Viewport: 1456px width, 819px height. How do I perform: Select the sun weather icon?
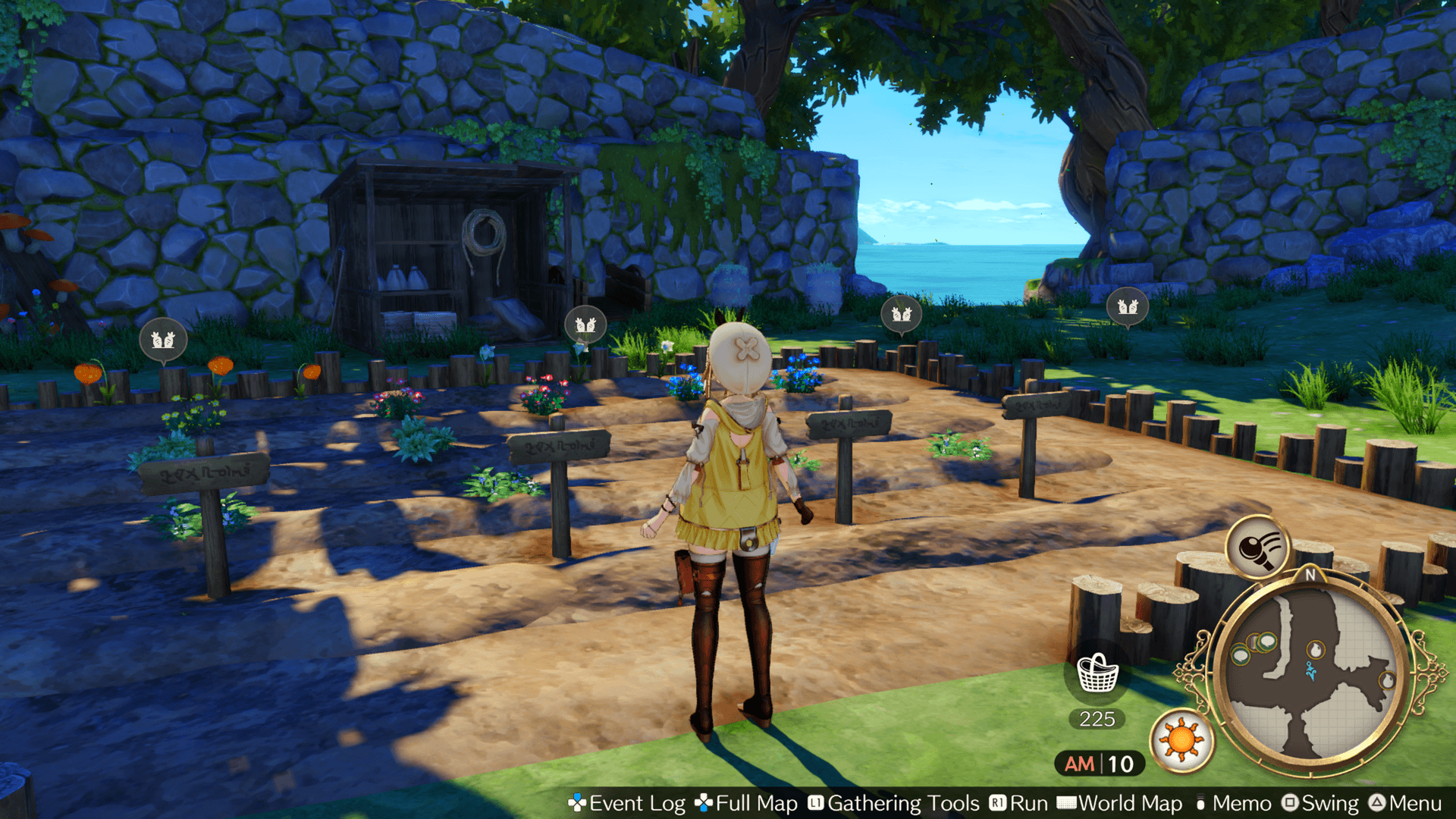pyautogui.click(x=1181, y=739)
